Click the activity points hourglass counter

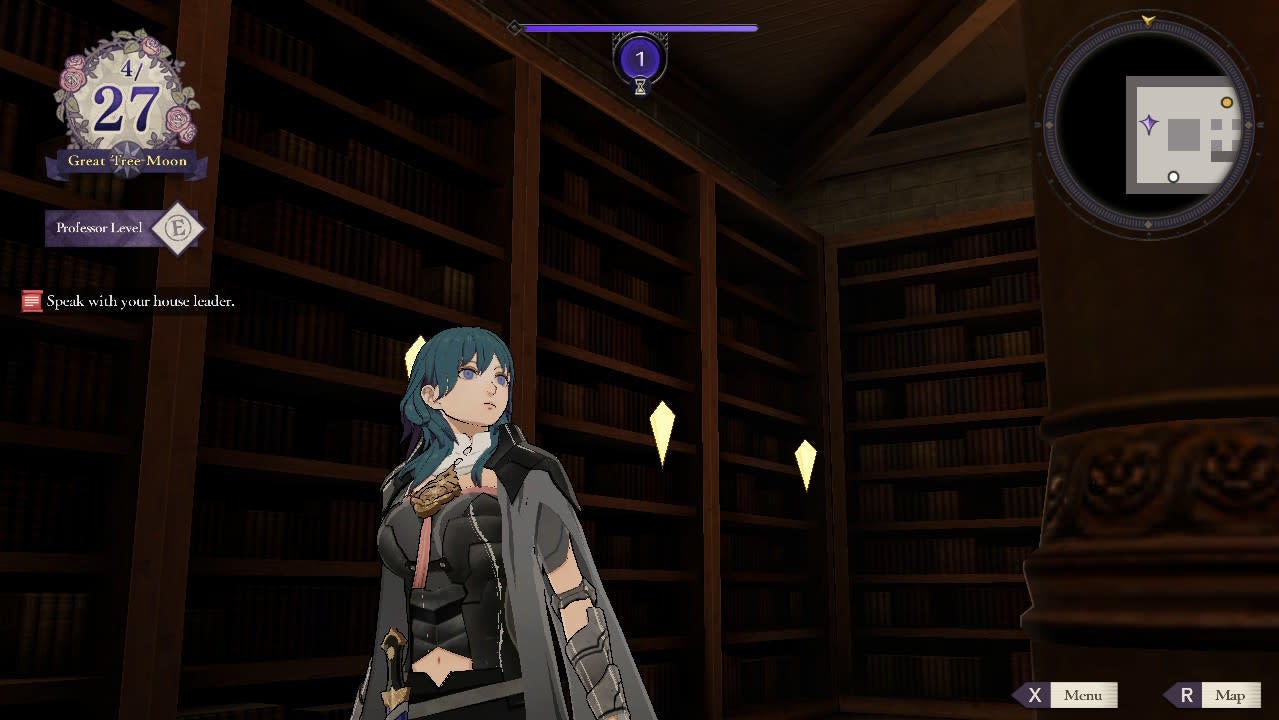(x=640, y=60)
